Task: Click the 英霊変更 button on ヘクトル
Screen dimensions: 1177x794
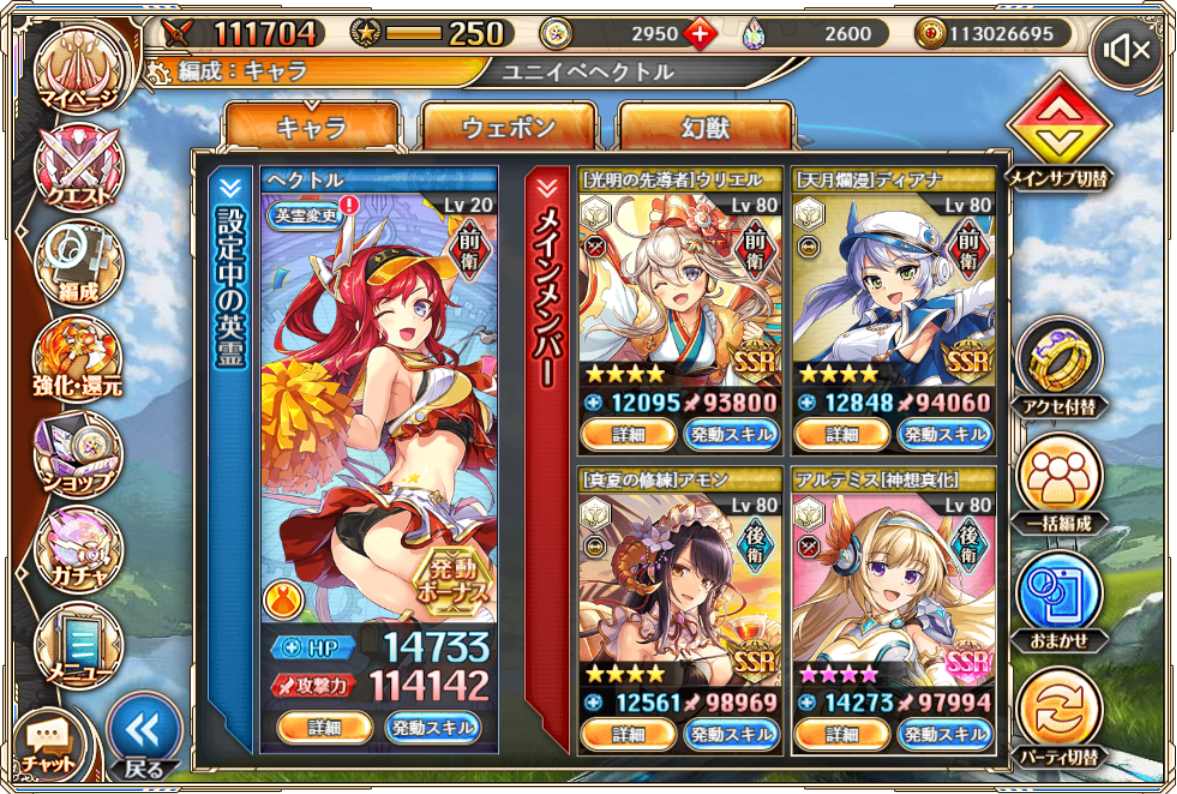Action: [303, 213]
